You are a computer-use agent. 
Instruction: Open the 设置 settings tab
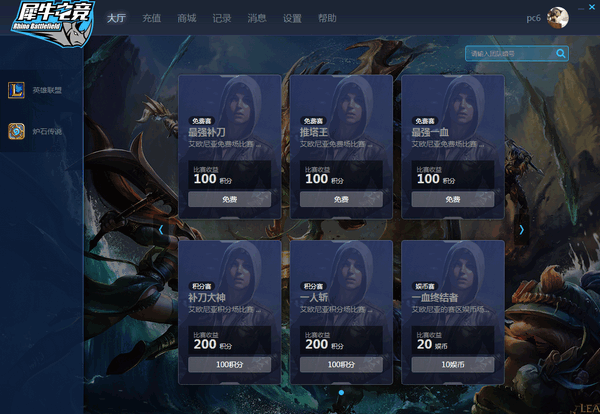292,18
